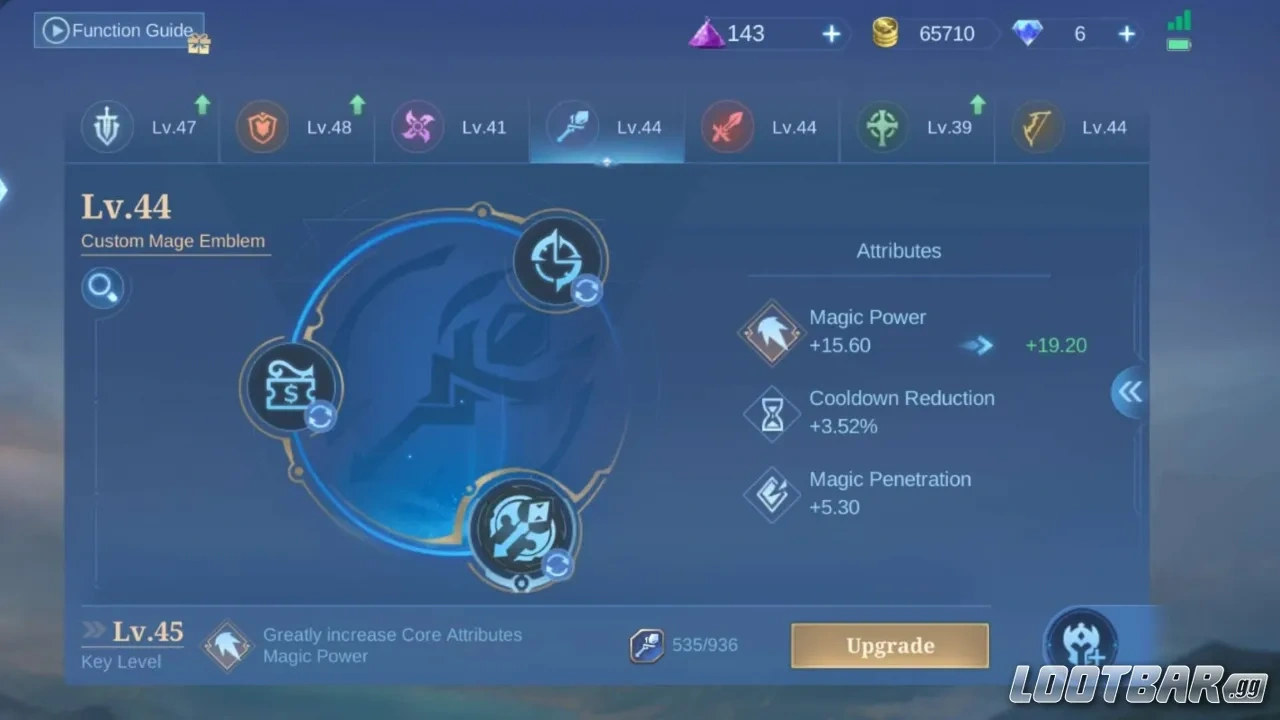The image size is (1280, 720).
Task: Toggle the swap arrows on the bottom talent node
Action: pos(557,566)
